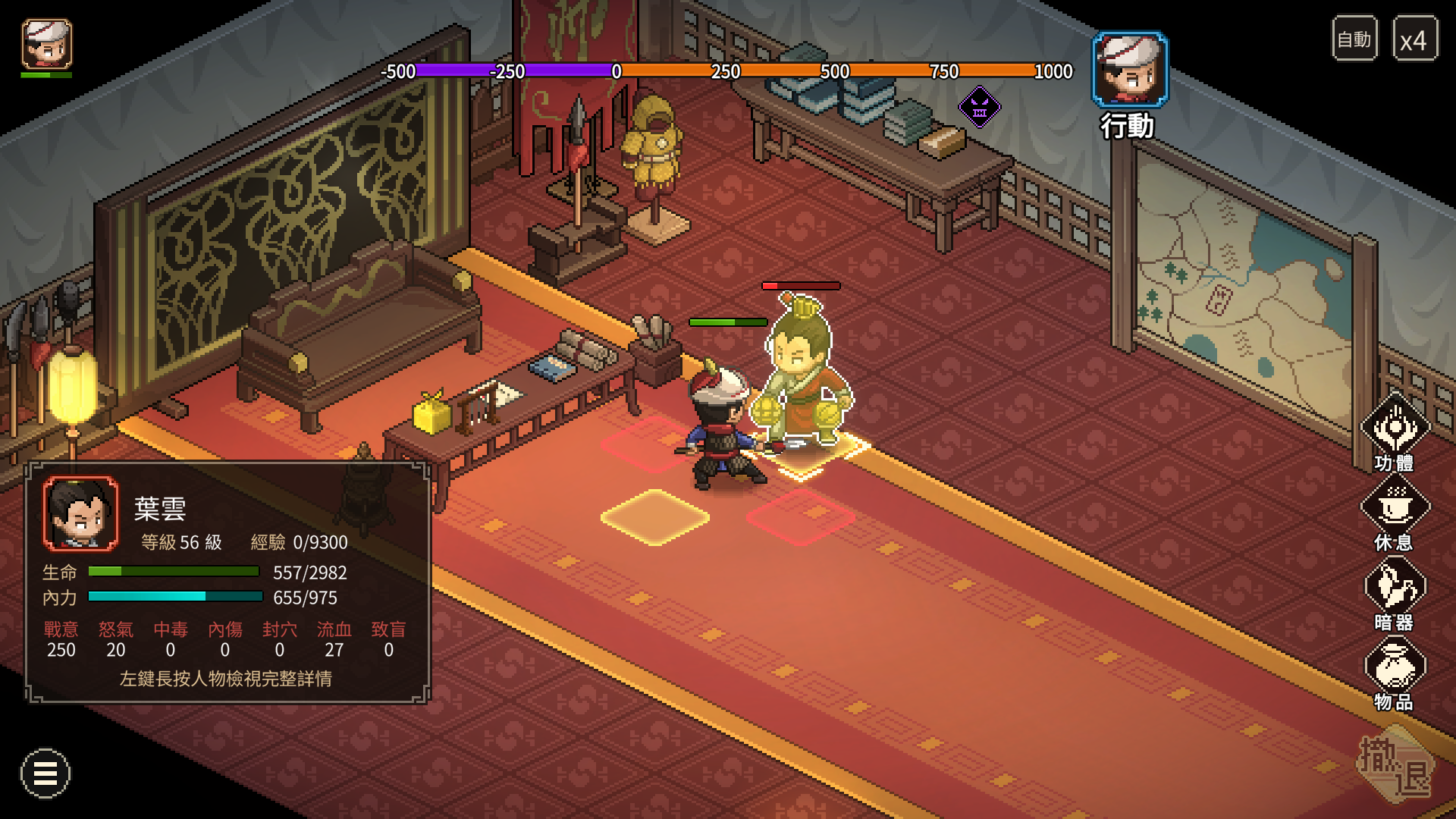Click the acting character portrait labeled 行動
The image size is (1456, 819).
[x=1129, y=70]
